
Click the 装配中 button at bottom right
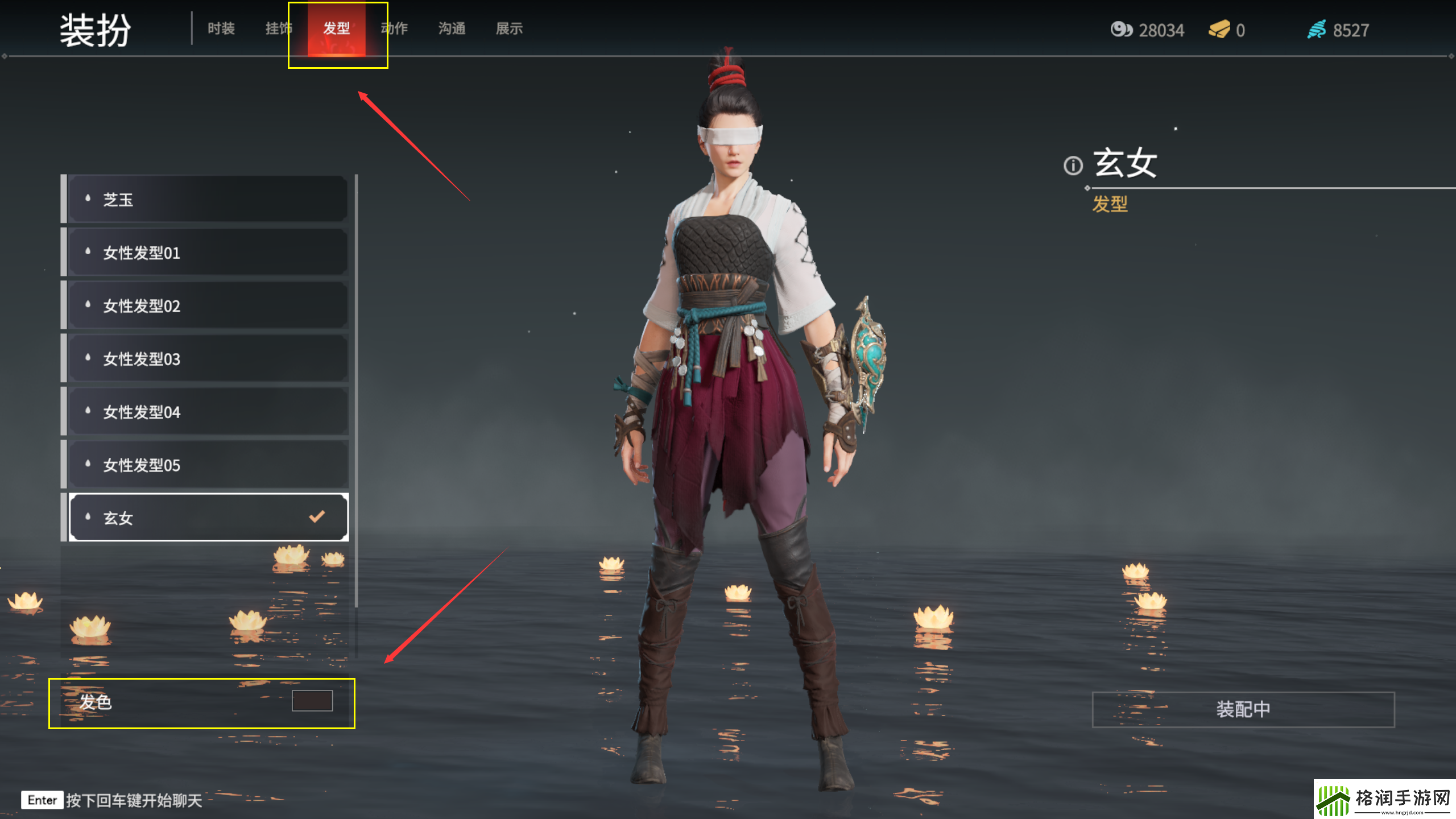[x=1243, y=709]
